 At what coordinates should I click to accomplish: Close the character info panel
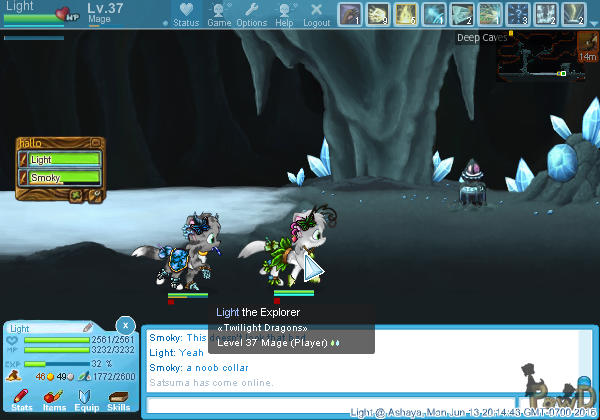pos(123,325)
